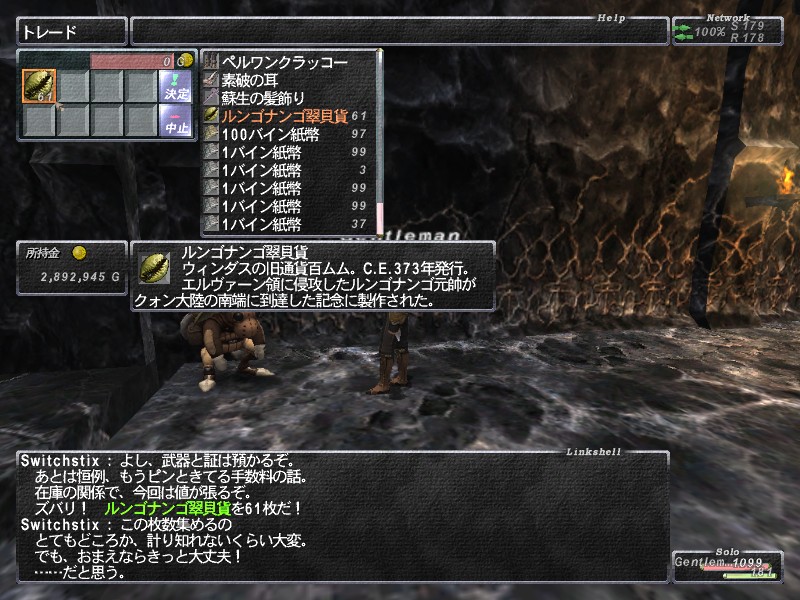This screenshot has width=800, height=600.
Task: Choose ペルワンクラッコー from the item list
Action: pos(285,62)
